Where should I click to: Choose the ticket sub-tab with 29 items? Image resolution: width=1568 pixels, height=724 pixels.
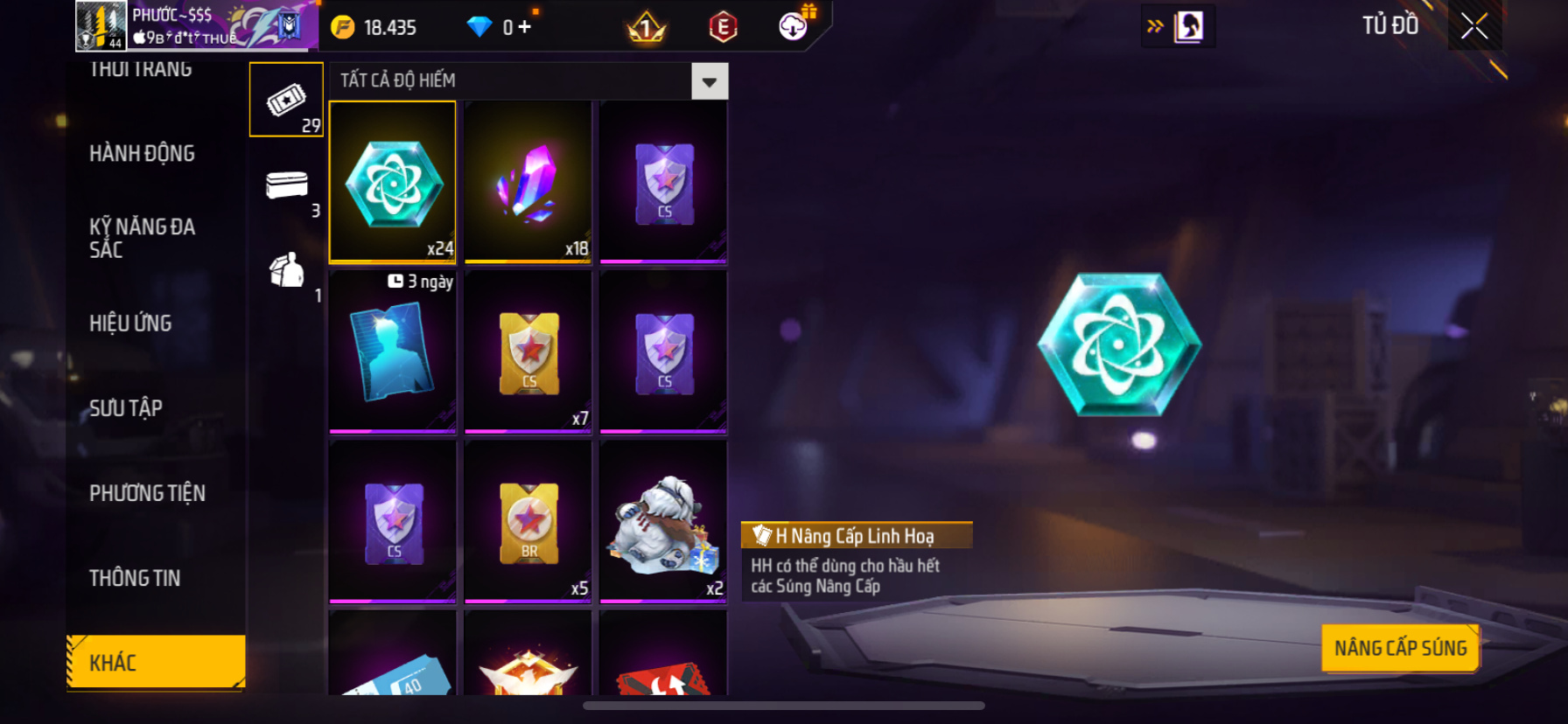pos(286,100)
